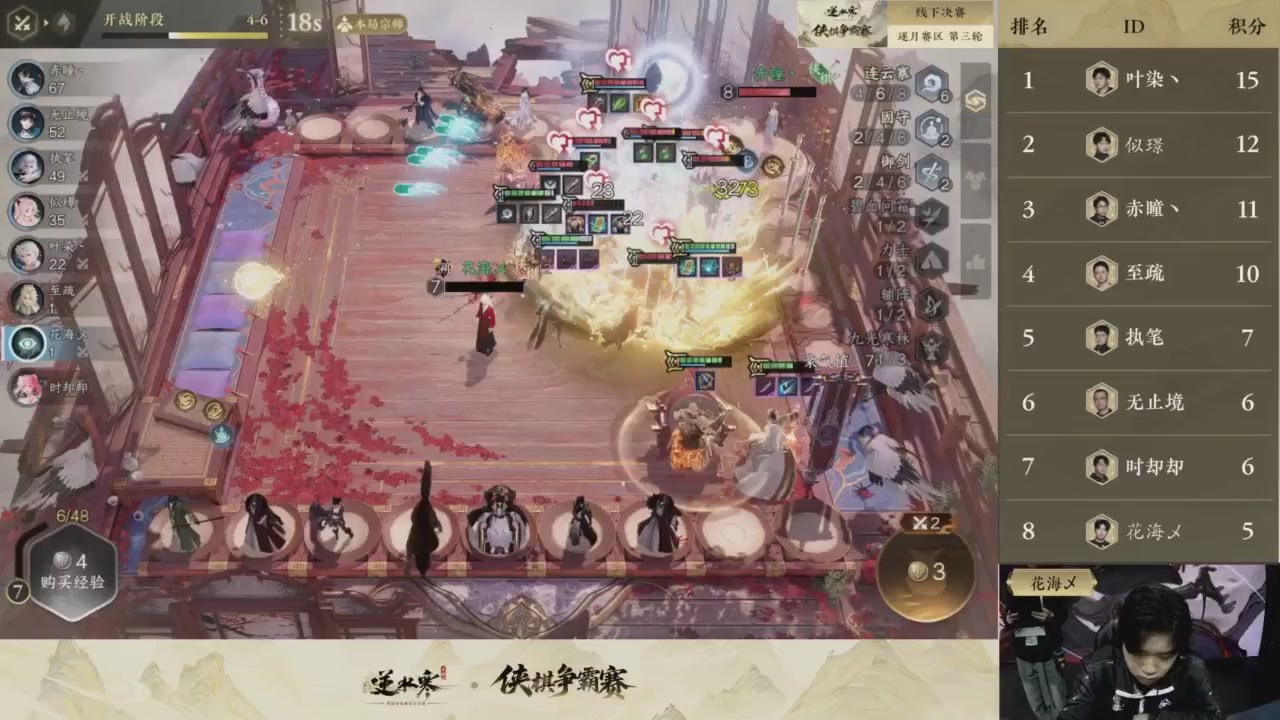The image size is (1280, 720).
Task: Click the 连云寨 synergy hex icon
Action: tap(931, 84)
